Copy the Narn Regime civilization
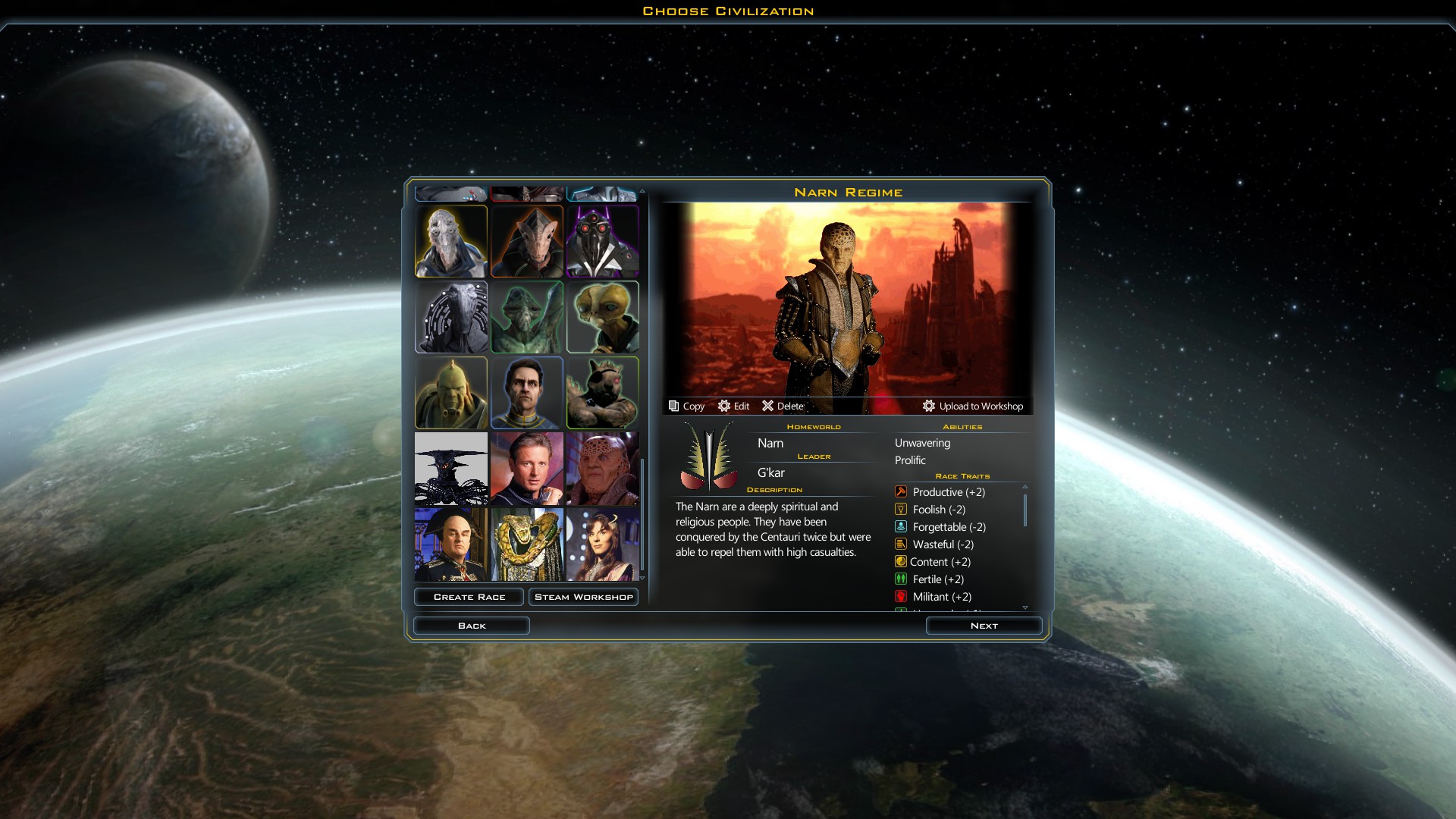Viewport: 1456px width, 819px height. coord(686,406)
